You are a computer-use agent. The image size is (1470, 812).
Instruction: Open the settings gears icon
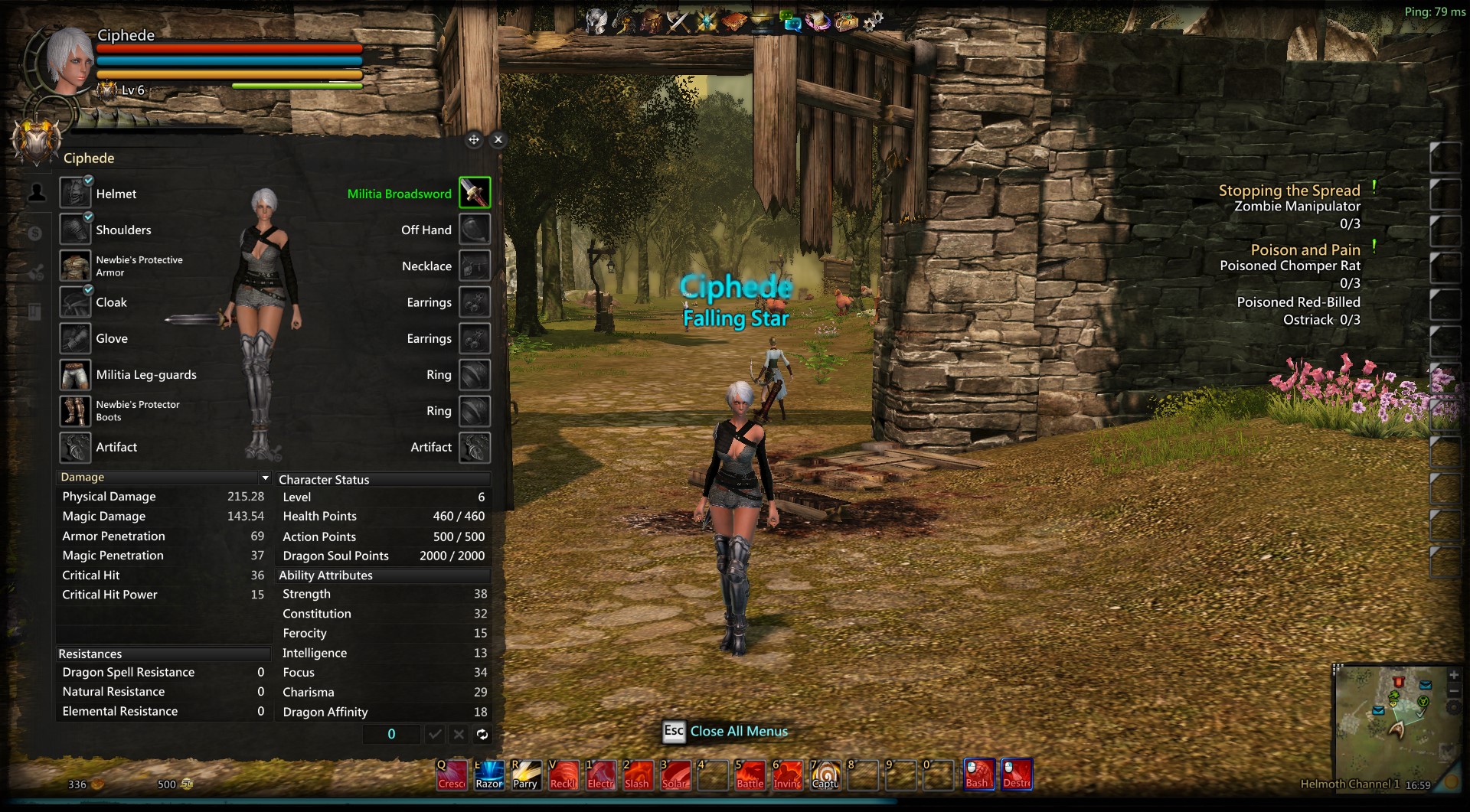tap(873, 21)
